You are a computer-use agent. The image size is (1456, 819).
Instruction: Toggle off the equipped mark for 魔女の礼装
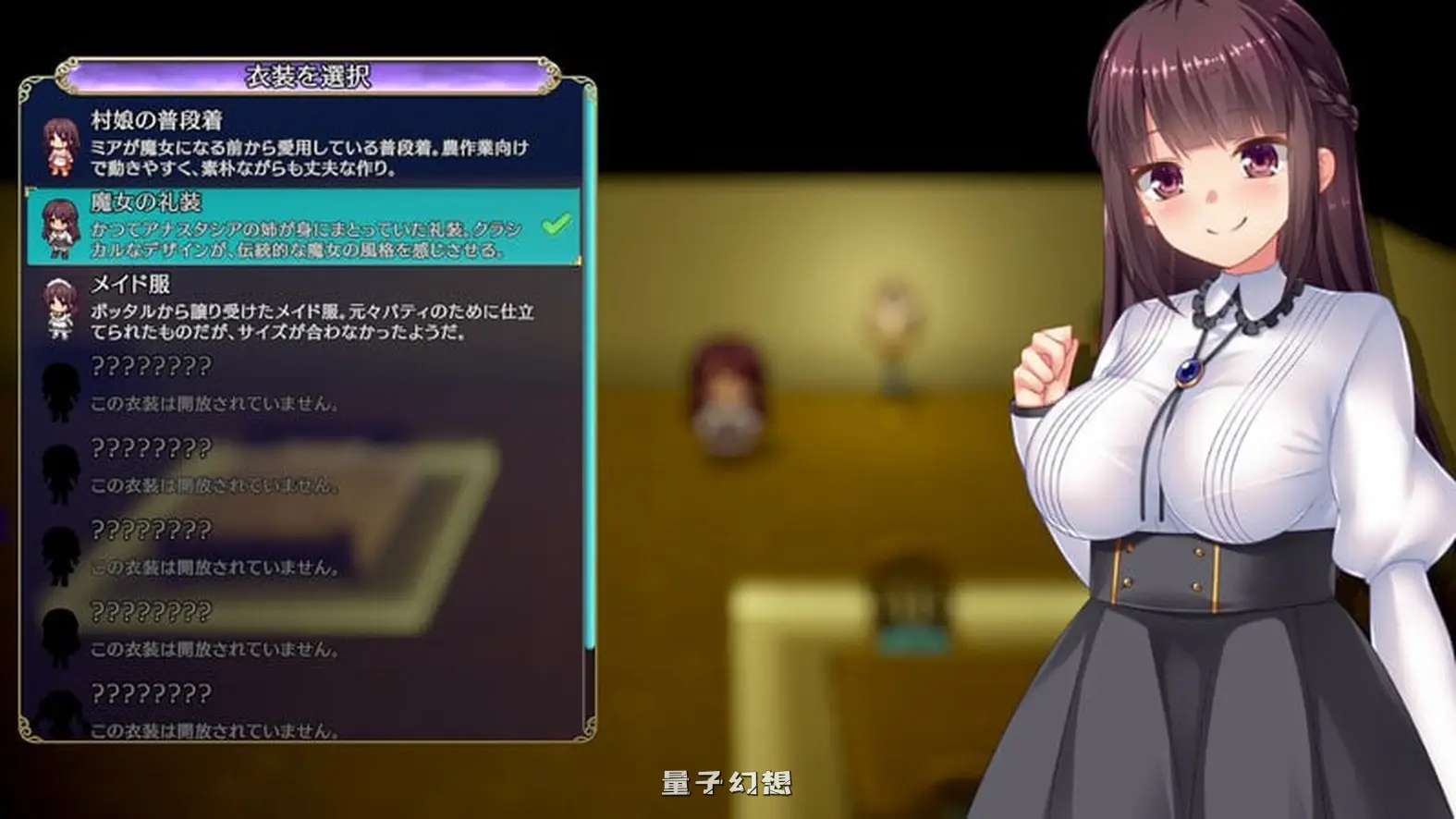tap(554, 222)
